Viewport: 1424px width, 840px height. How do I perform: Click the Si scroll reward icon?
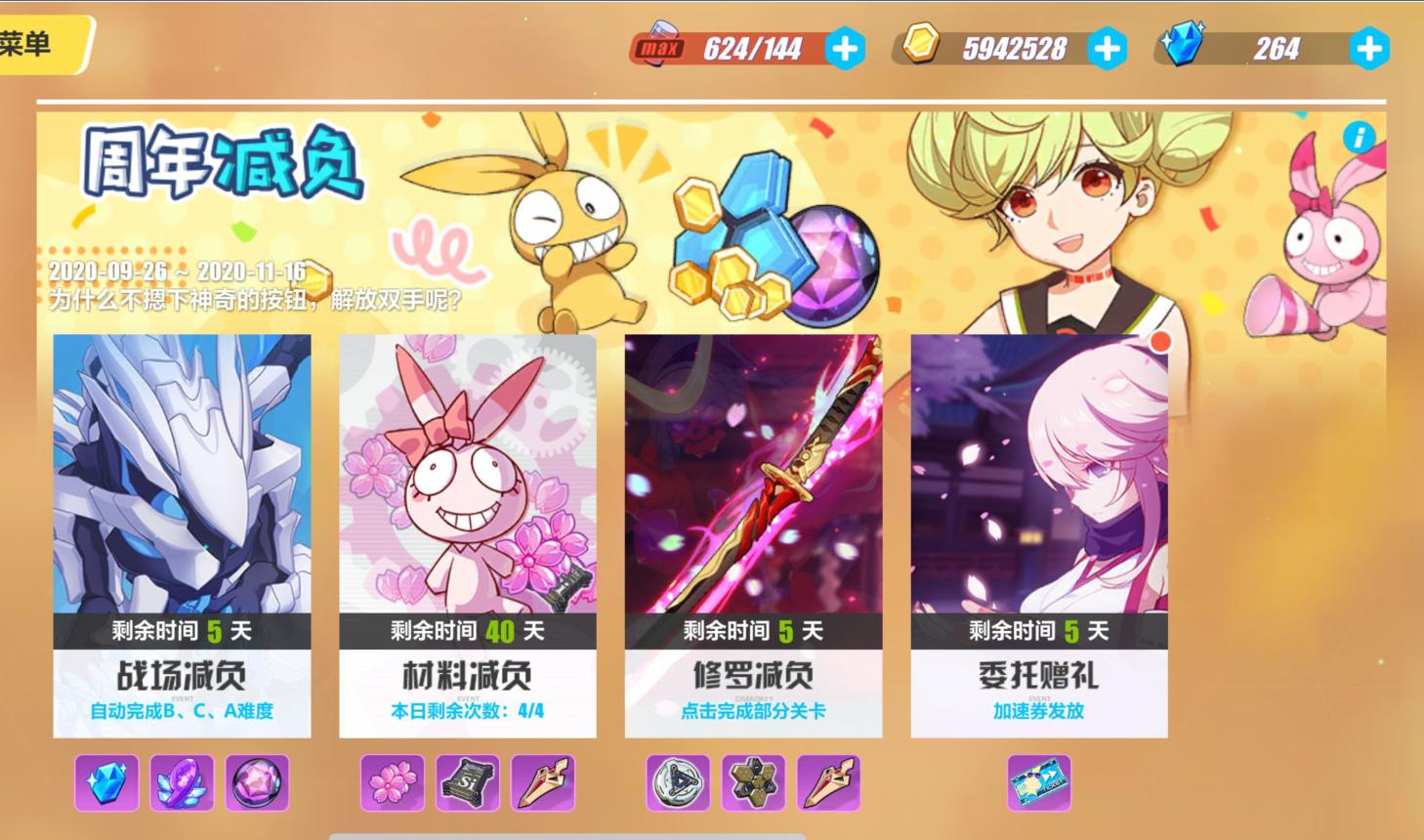[467, 784]
